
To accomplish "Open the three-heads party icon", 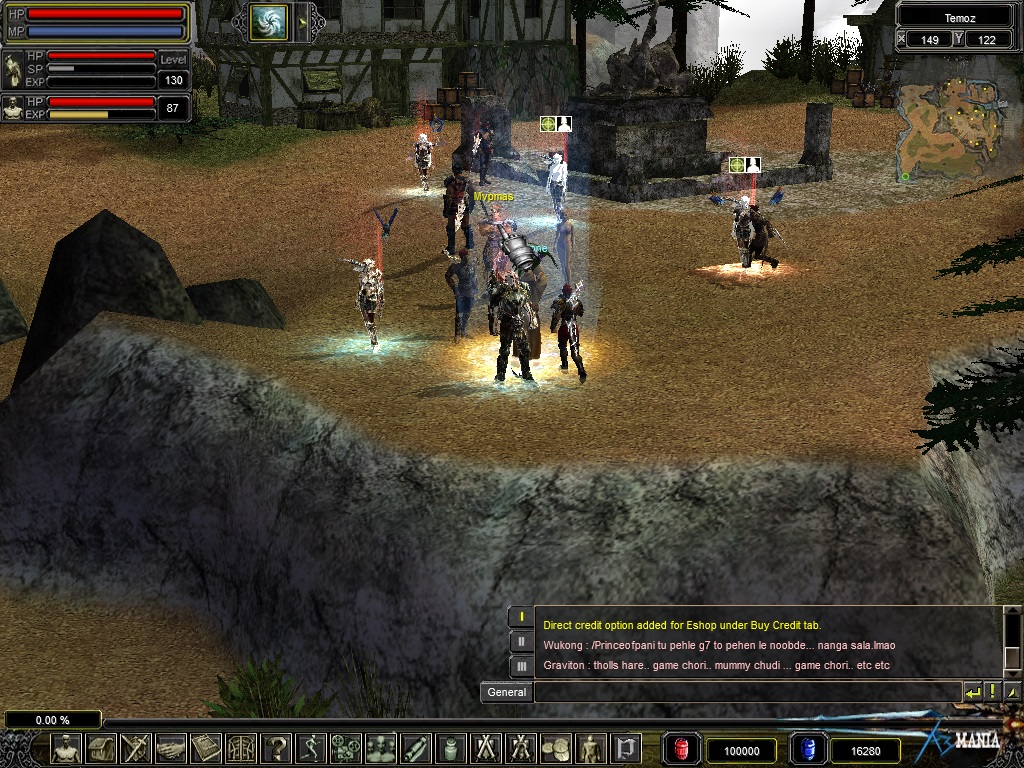I will 381,748.
